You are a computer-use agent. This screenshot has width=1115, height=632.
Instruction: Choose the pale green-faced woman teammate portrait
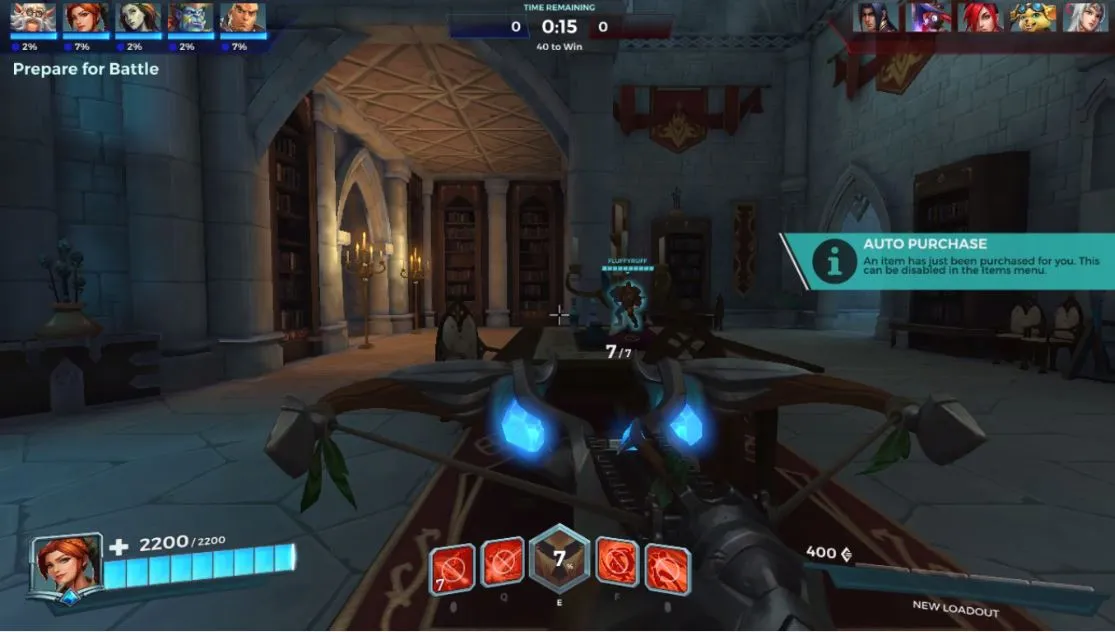click(x=137, y=18)
